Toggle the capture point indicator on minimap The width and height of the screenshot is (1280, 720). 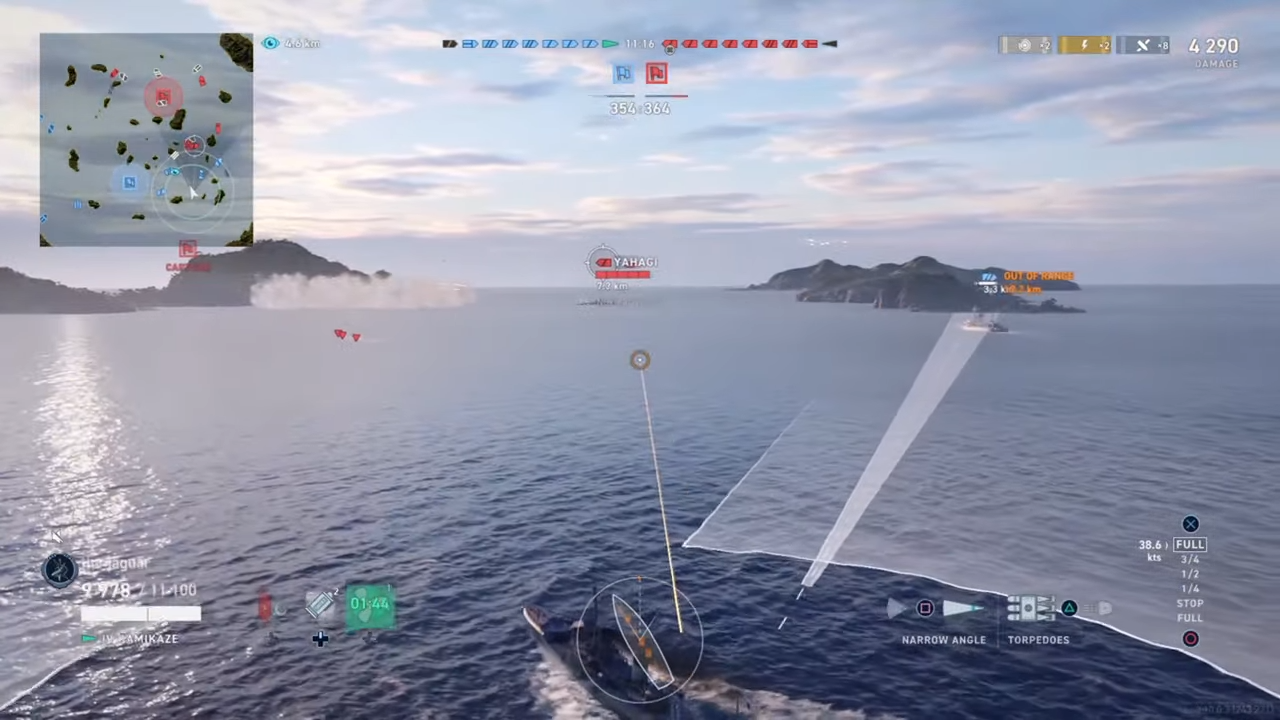coord(188,249)
